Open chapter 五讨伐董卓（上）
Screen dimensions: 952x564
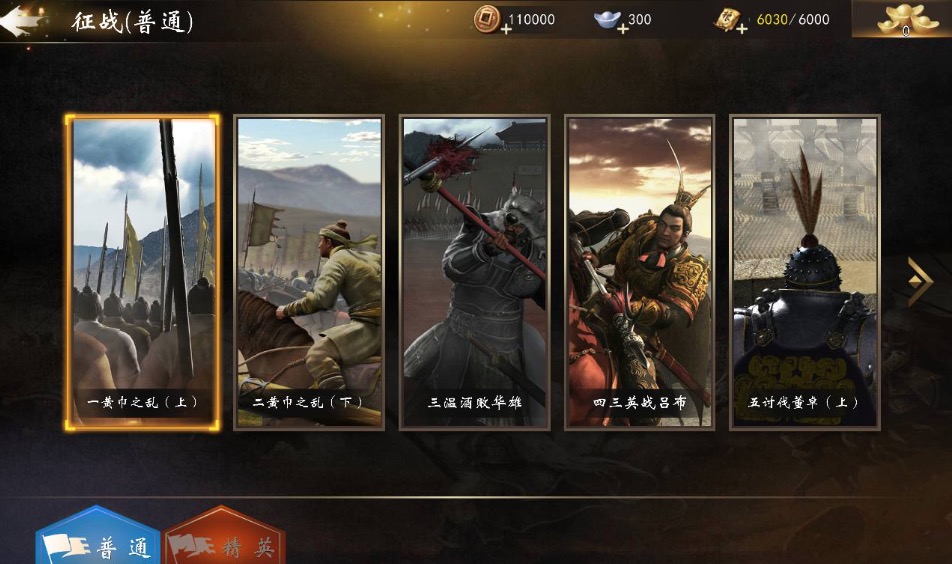point(805,272)
